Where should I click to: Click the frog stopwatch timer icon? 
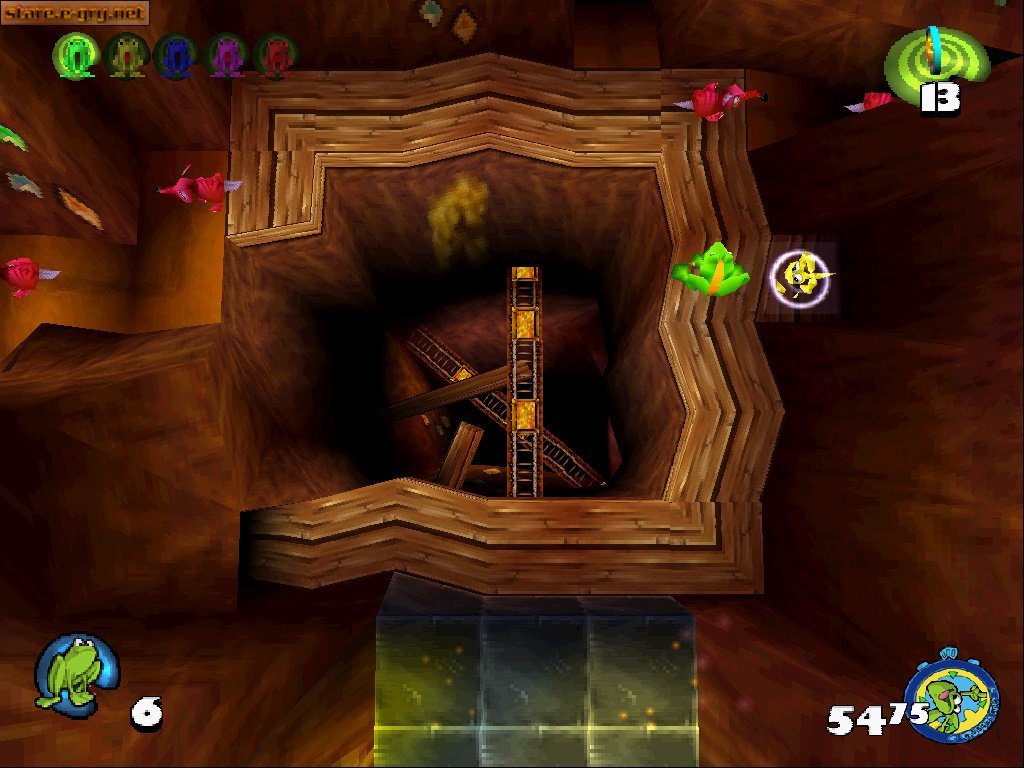[951, 694]
